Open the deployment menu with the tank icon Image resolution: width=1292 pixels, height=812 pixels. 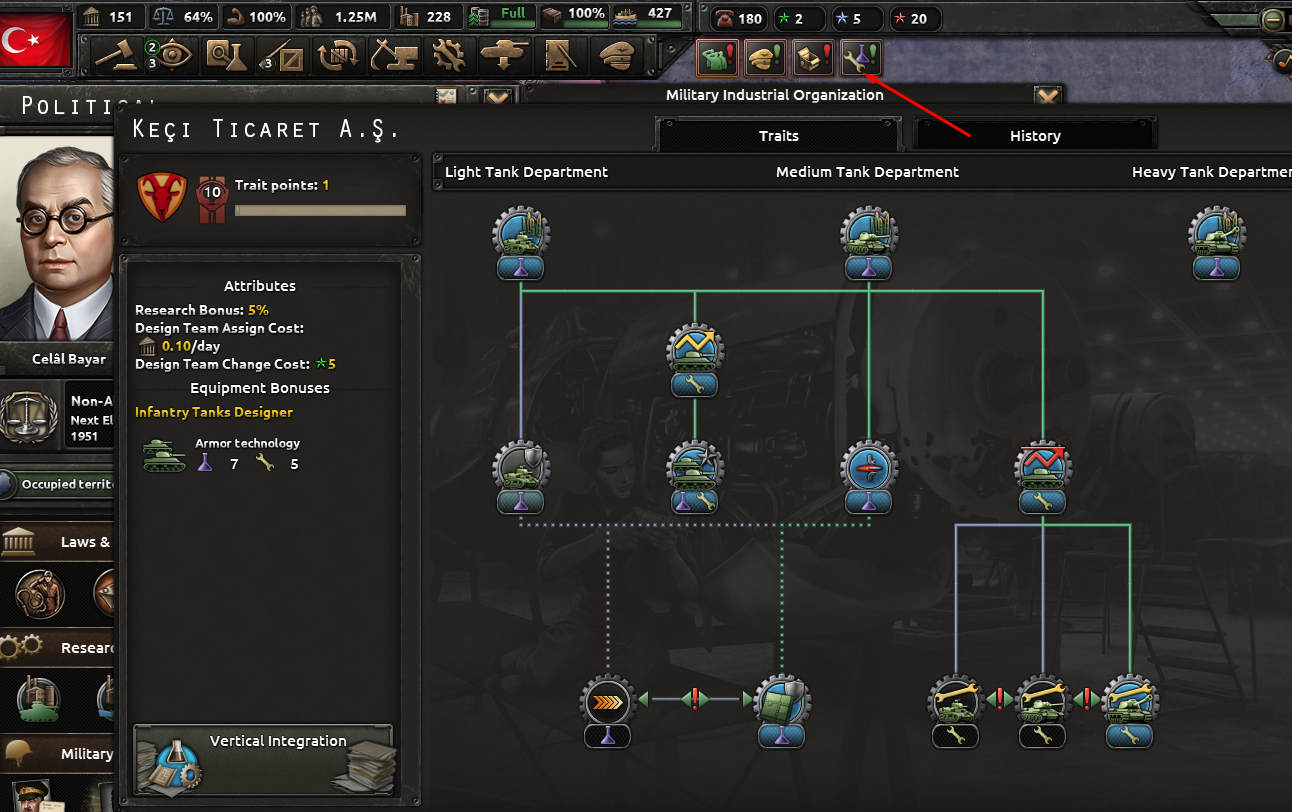pyautogui.click(x=503, y=55)
